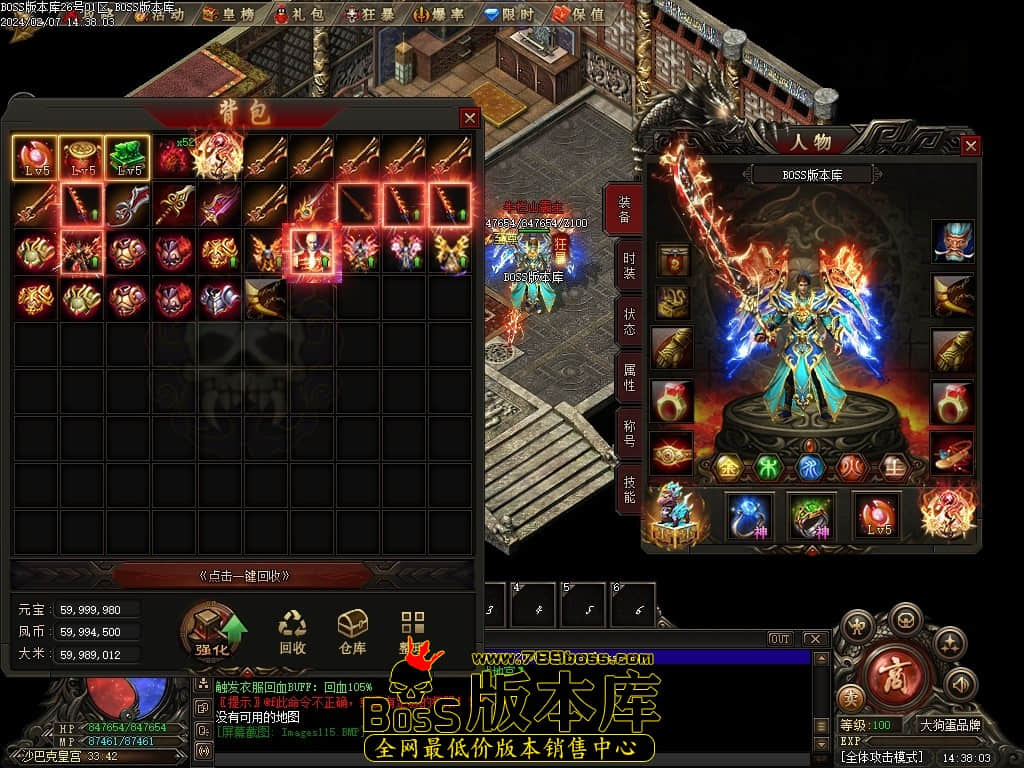
Task: Open the 状态 status tab
Action: click(628, 321)
